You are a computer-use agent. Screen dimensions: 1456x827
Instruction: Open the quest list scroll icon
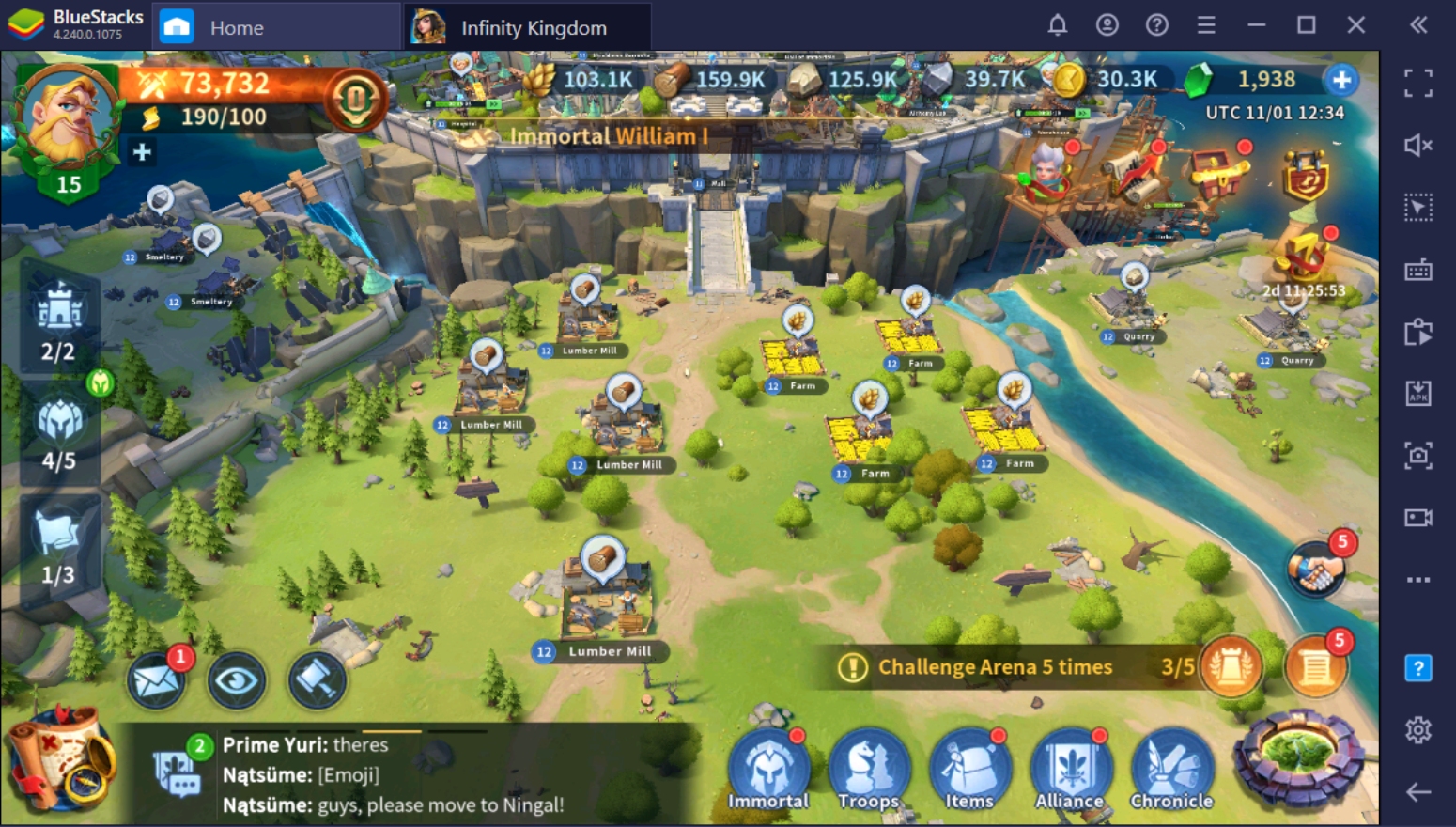pyautogui.click(x=1315, y=667)
